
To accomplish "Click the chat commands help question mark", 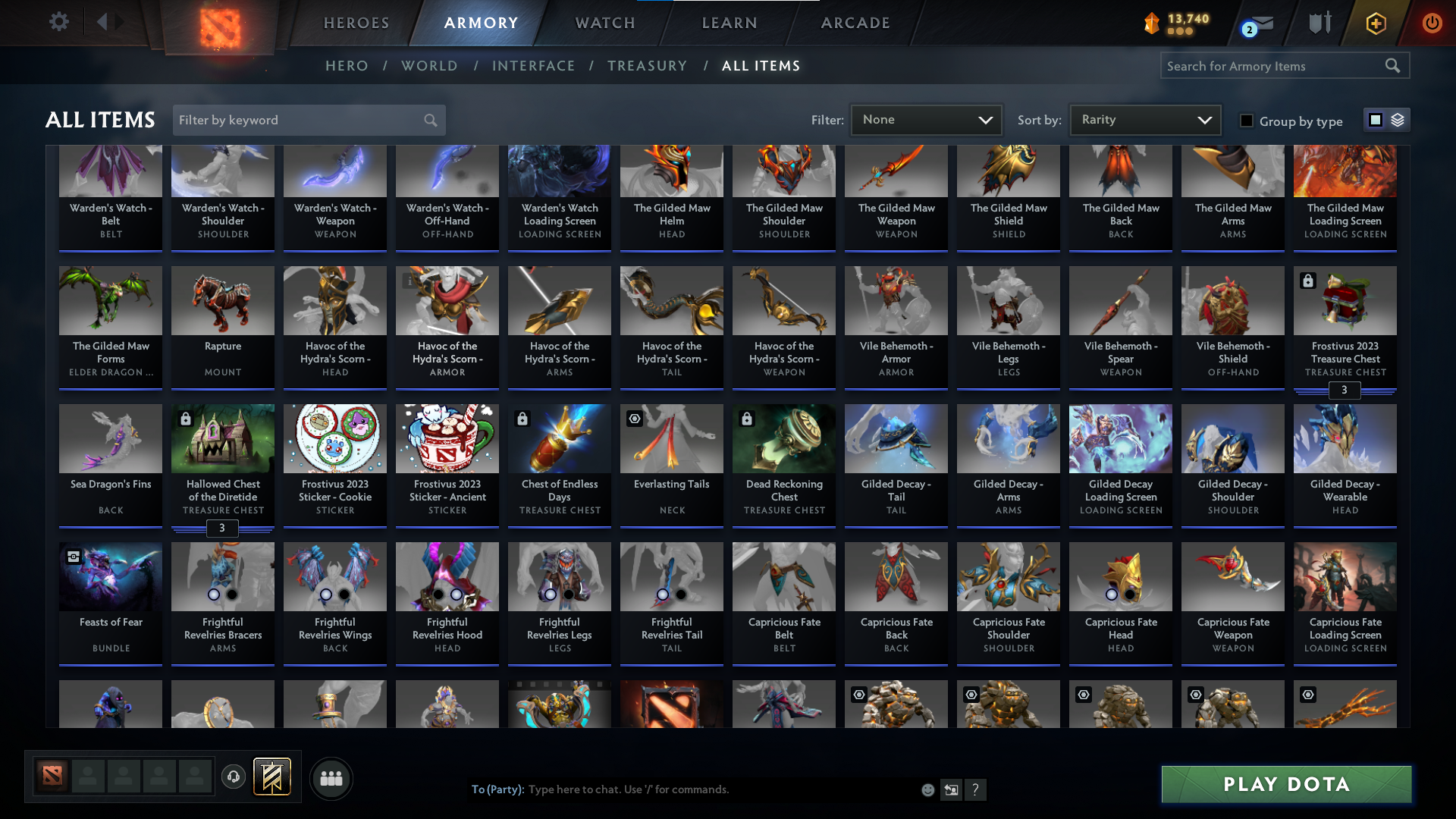I will 976,789.
